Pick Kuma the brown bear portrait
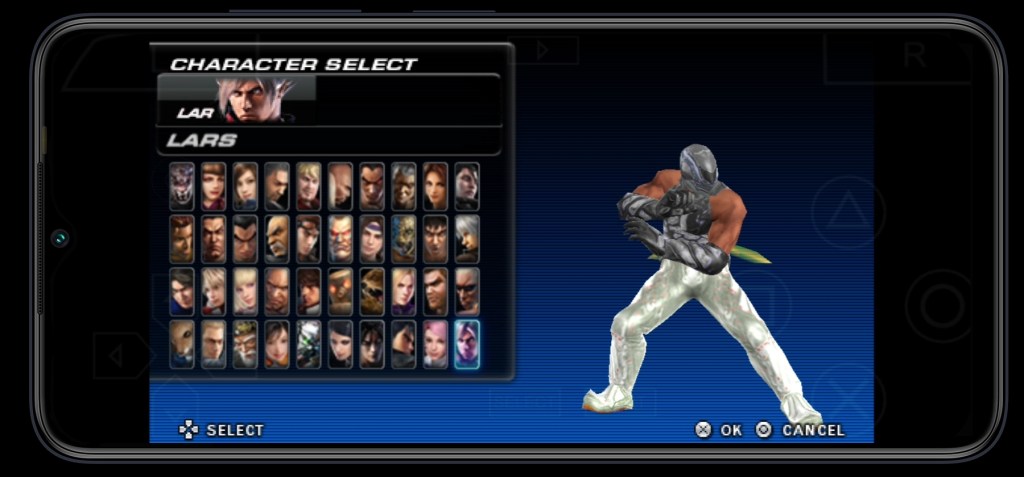Image resolution: width=1024 pixels, height=477 pixels. pyautogui.click(x=371, y=291)
